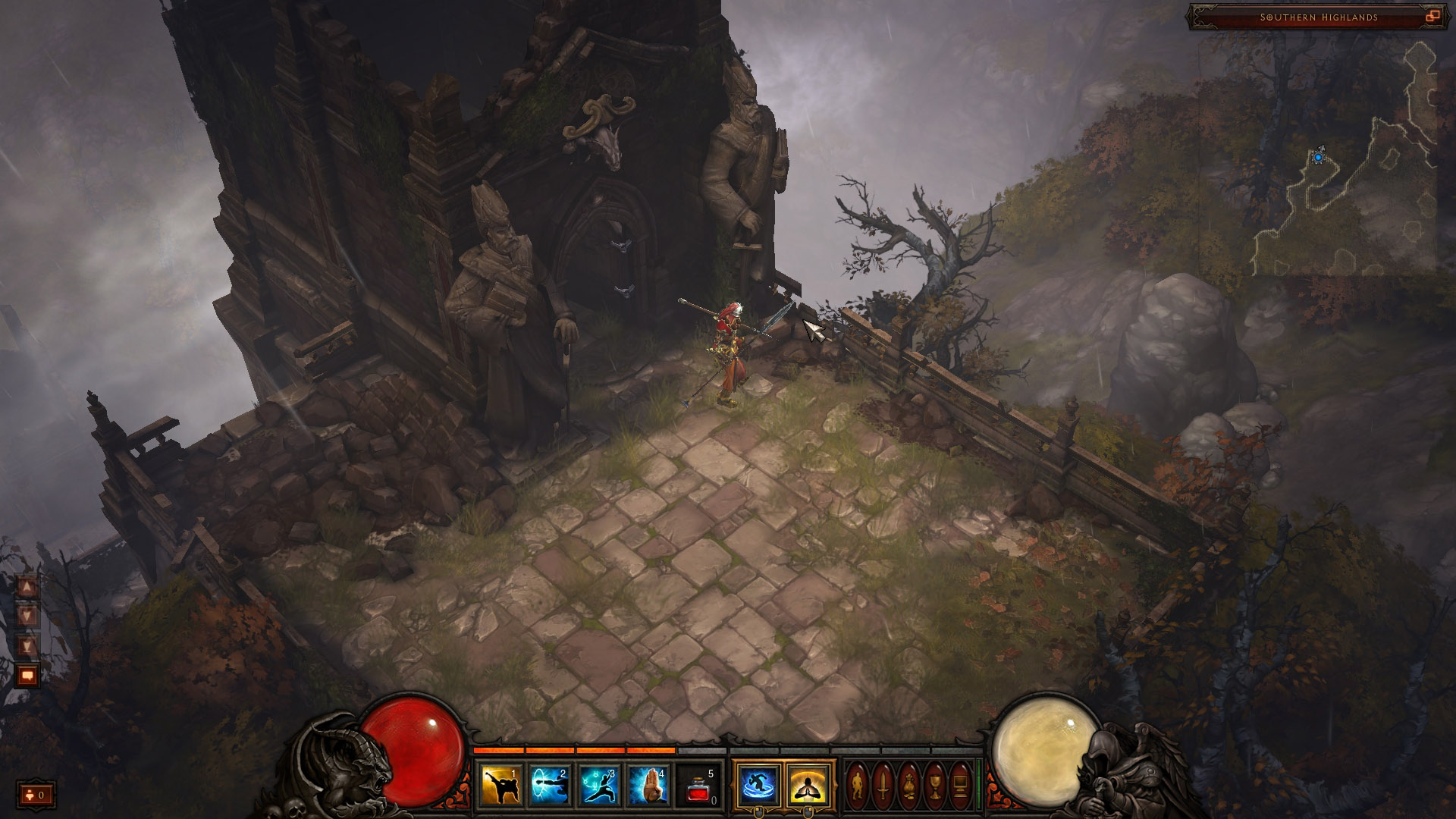This screenshot has height=819, width=1456.
Task: Open the computer monitor game menu button
Action: click(x=960, y=785)
